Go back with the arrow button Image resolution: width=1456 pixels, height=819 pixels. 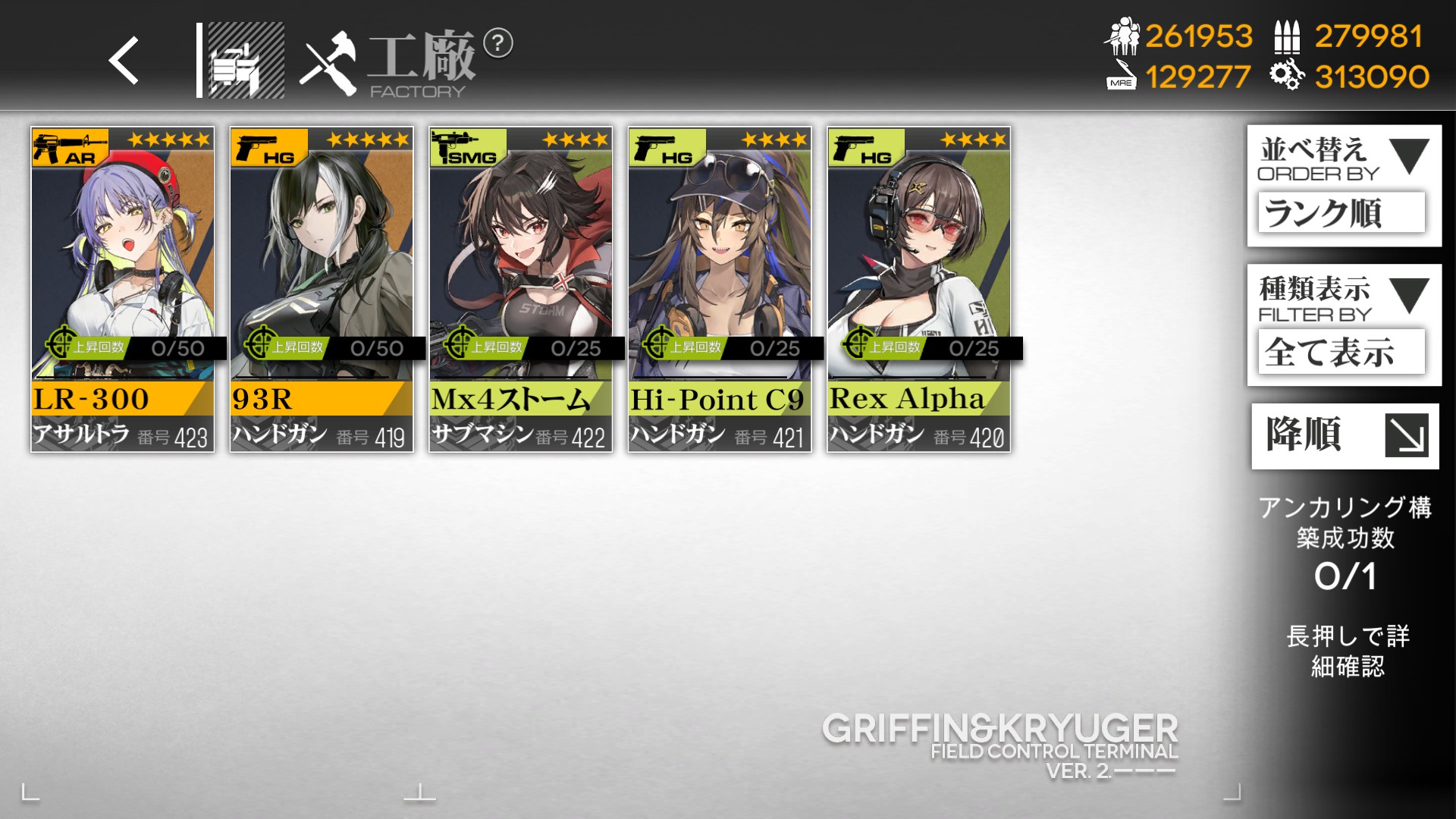pos(124,61)
